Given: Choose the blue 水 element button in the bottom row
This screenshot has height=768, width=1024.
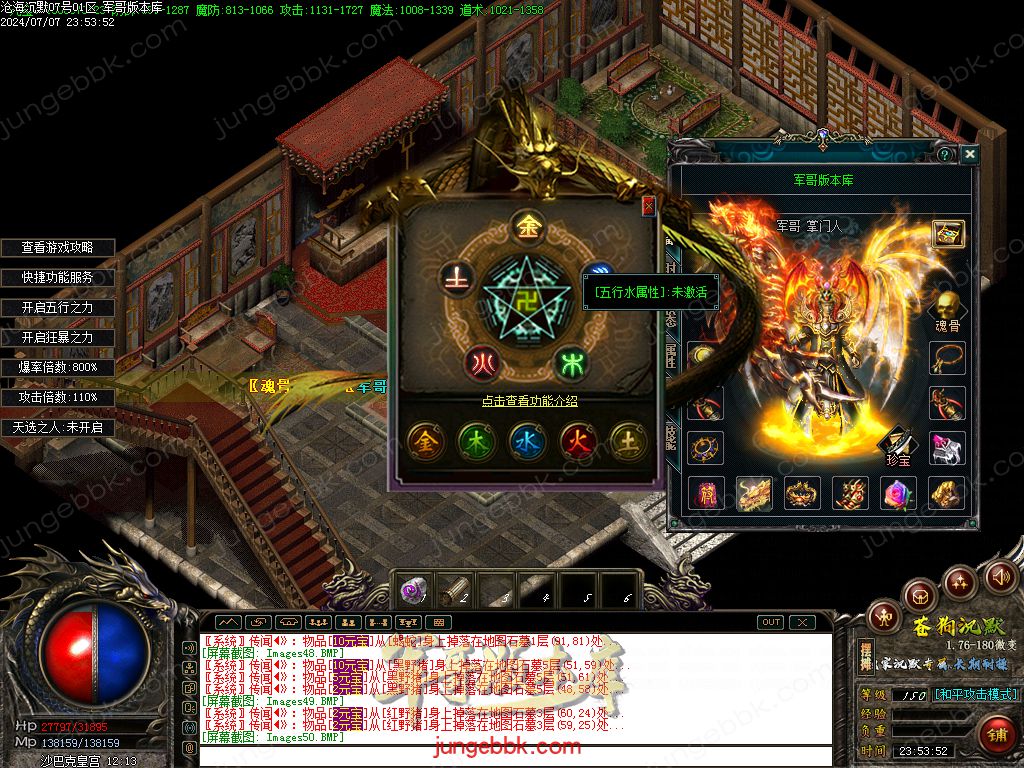Looking at the screenshot, I should point(527,440).
